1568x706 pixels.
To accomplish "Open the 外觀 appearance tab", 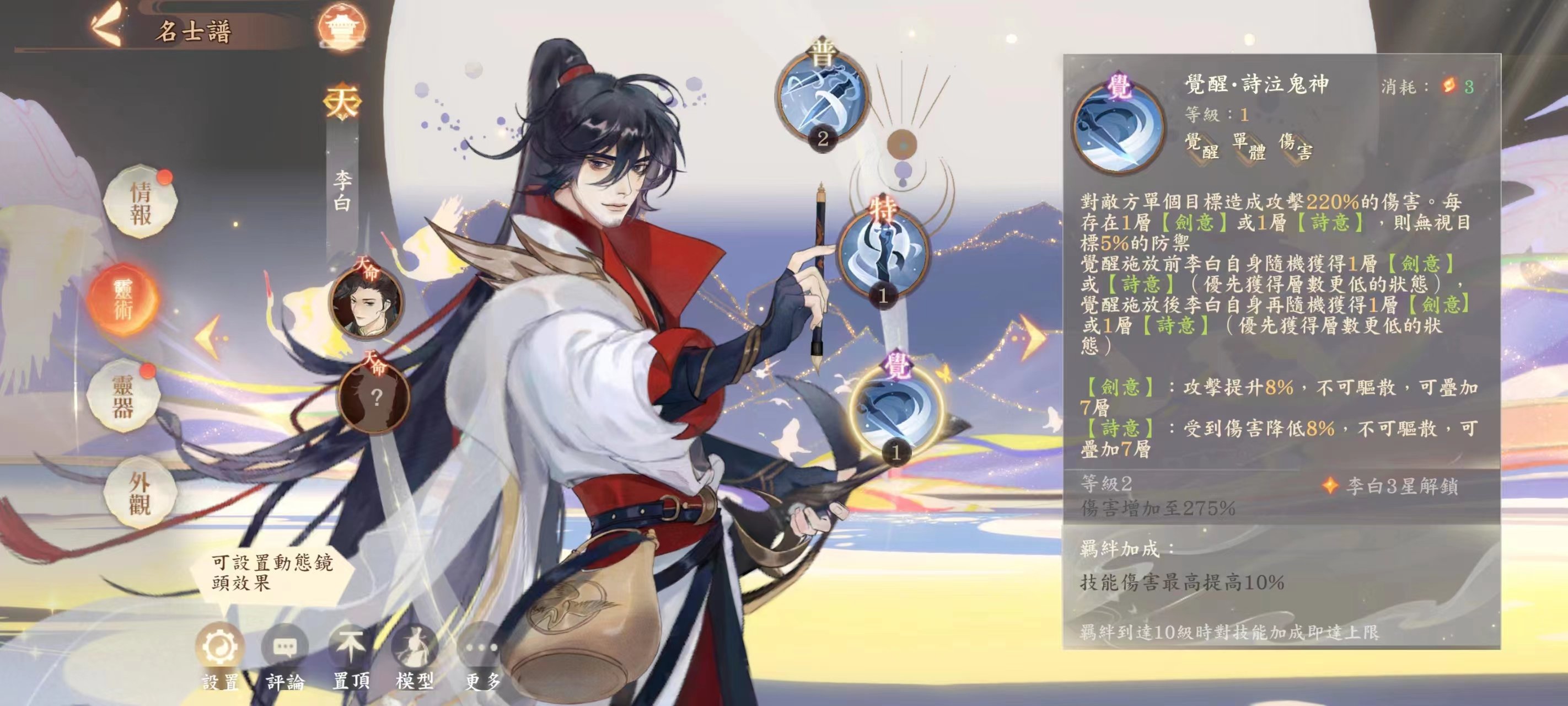I will tap(139, 491).
